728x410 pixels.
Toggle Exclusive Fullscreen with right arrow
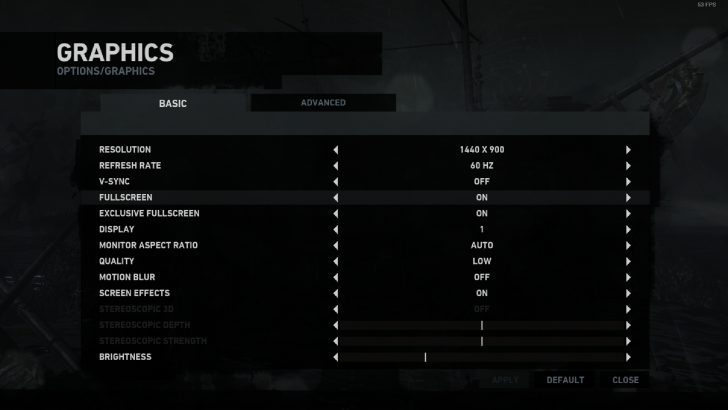[628, 214]
